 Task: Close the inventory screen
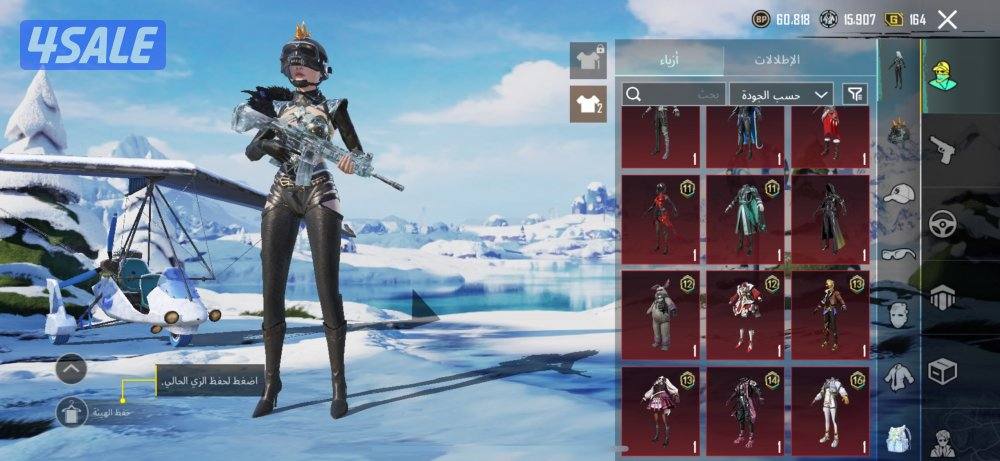pyautogui.click(x=948, y=19)
